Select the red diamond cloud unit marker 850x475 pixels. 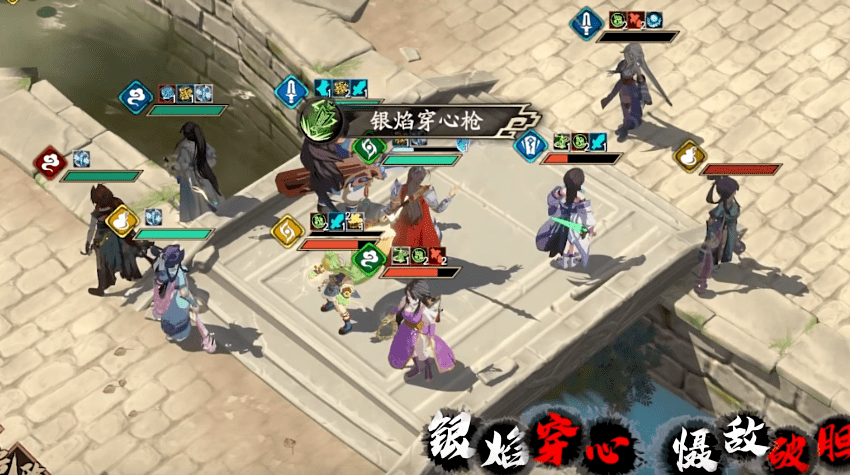click(x=48, y=160)
